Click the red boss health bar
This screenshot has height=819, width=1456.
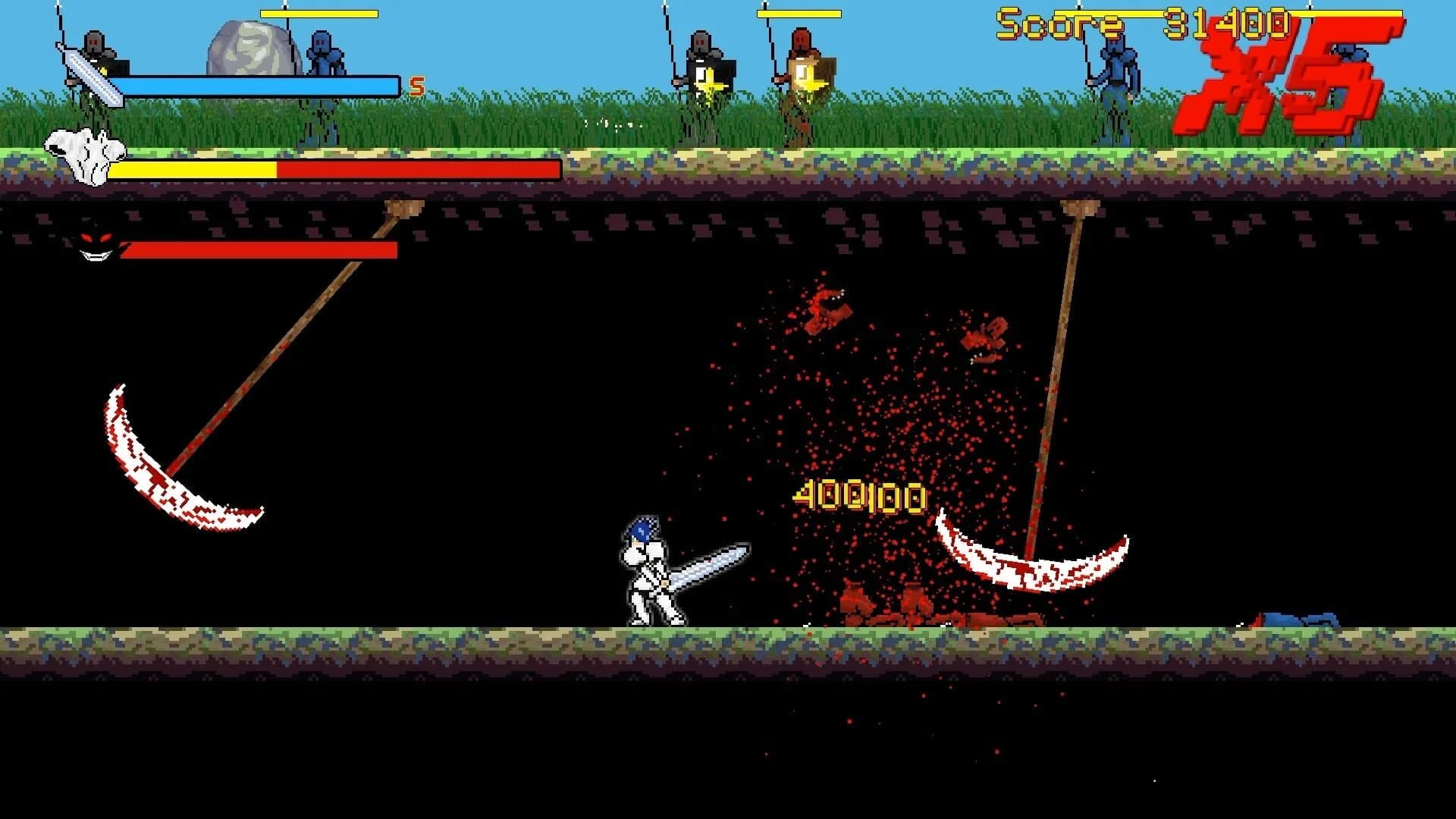(x=258, y=250)
